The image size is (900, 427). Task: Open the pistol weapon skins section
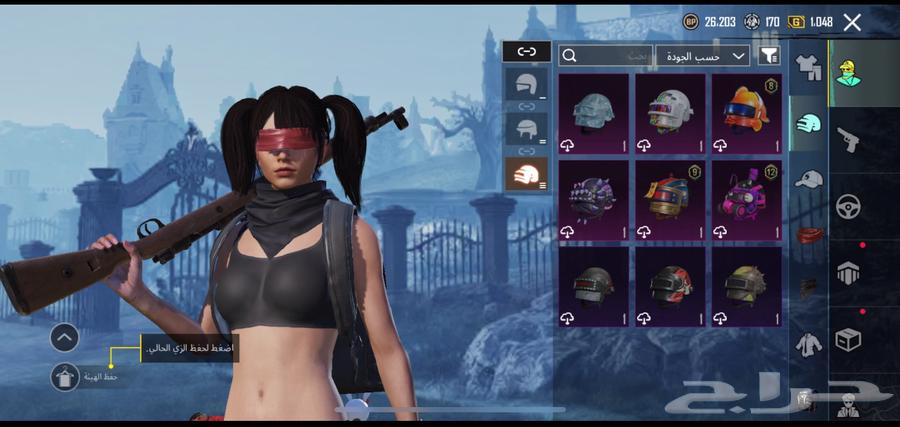coord(849,139)
